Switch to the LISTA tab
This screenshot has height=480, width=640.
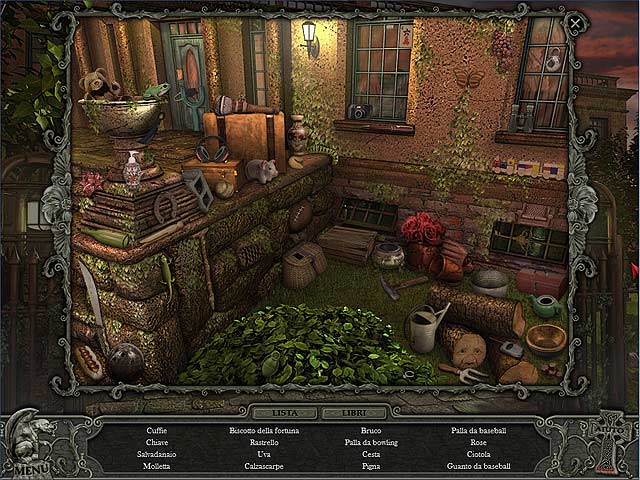284,411
